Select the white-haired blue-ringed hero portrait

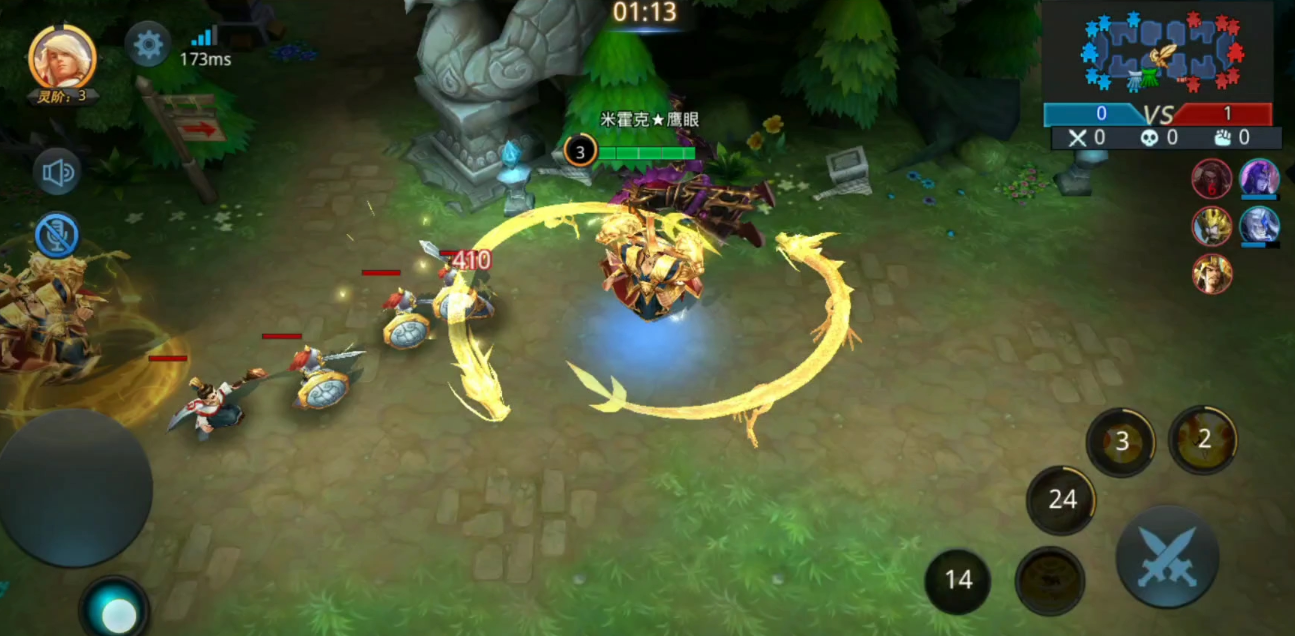coord(1259,226)
